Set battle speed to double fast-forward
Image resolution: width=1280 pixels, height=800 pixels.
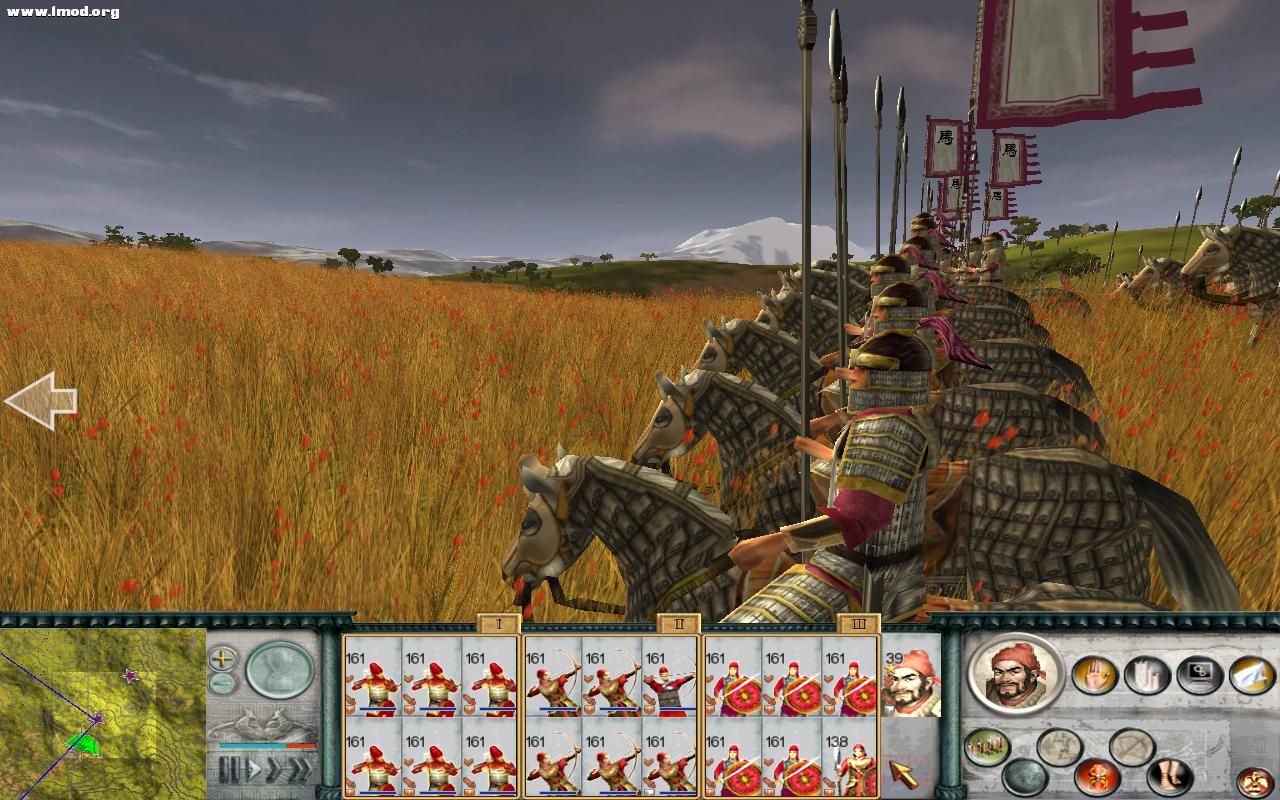[x=274, y=771]
